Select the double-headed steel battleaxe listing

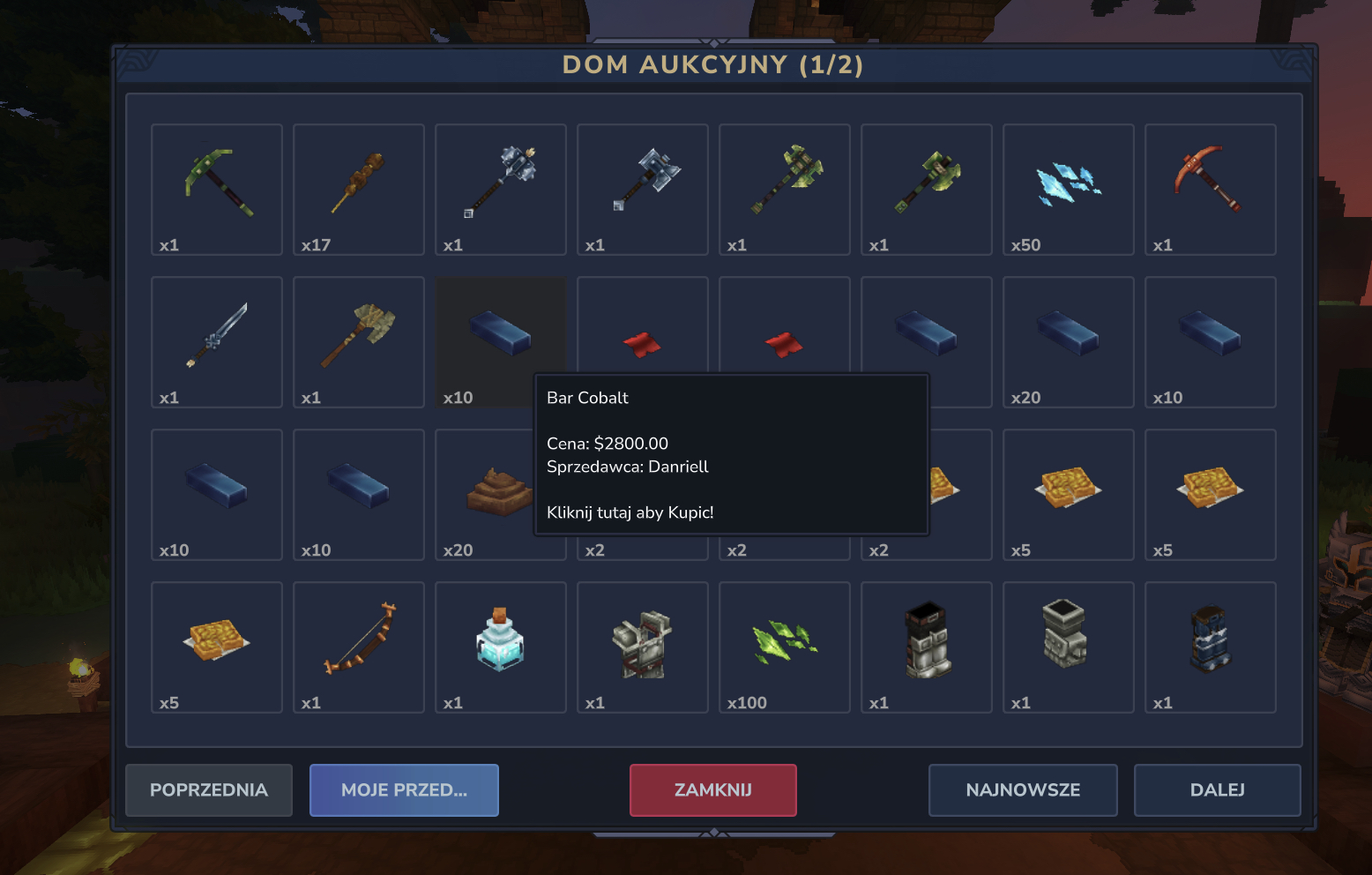point(643,189)
